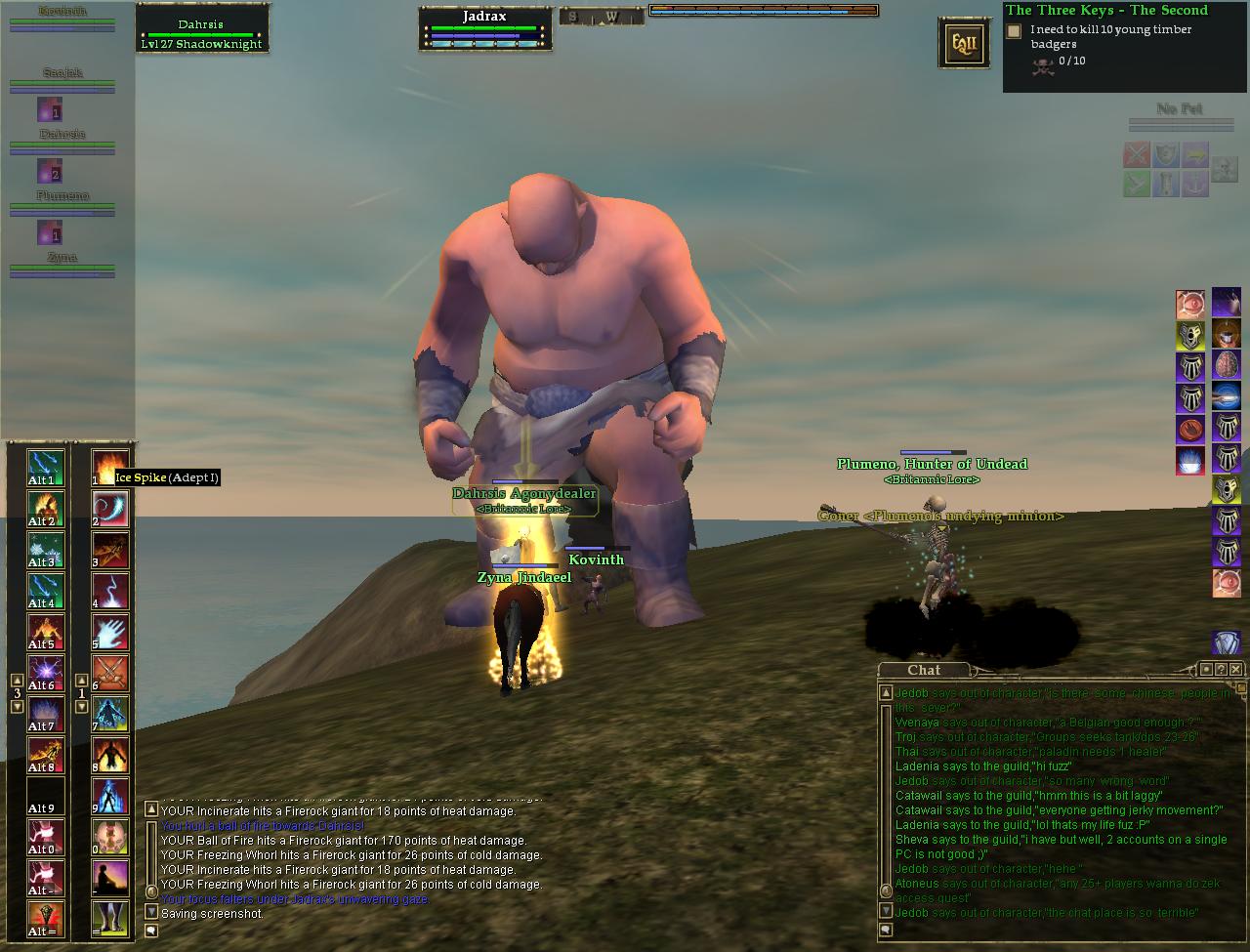The width and height of the screenshot is (1250, 952).
Task: Cast the Alt 1 ice shard spell
Action: point(46,468)
